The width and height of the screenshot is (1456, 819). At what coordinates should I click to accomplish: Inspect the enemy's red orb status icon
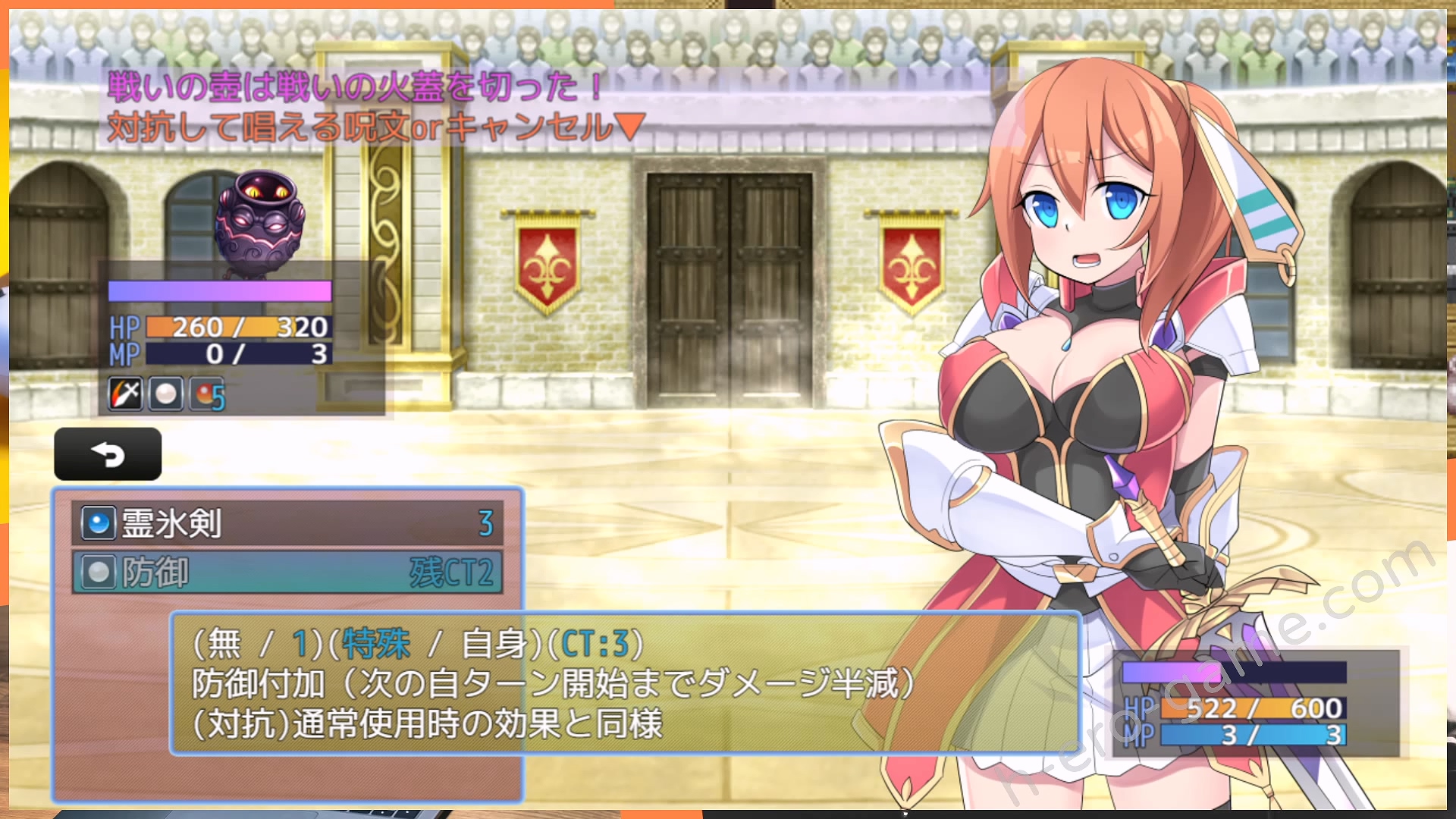click(x=206, y=394)
